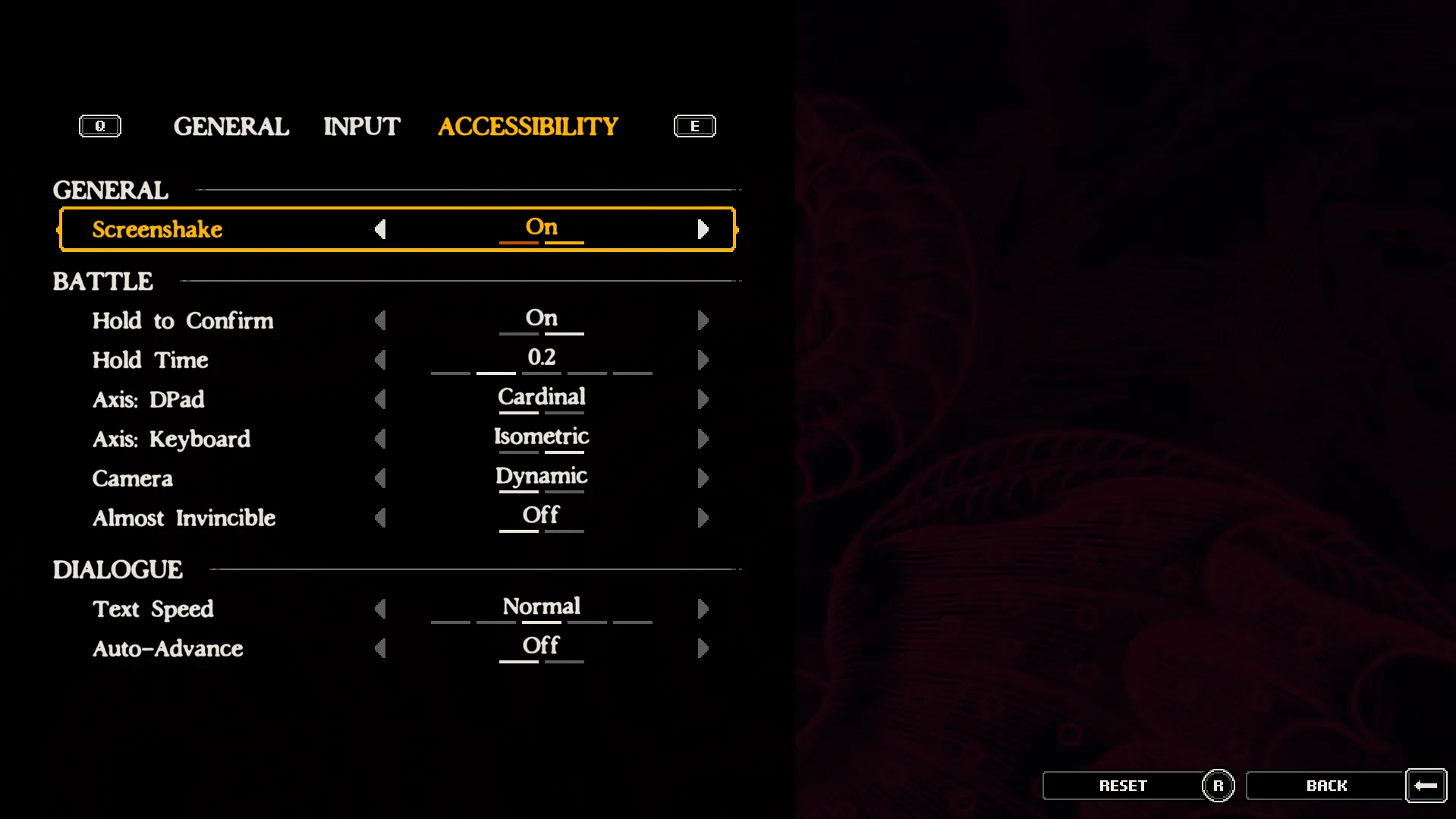
Task: Change Axis: Keyboard using the left arrow
Action: 380,439
